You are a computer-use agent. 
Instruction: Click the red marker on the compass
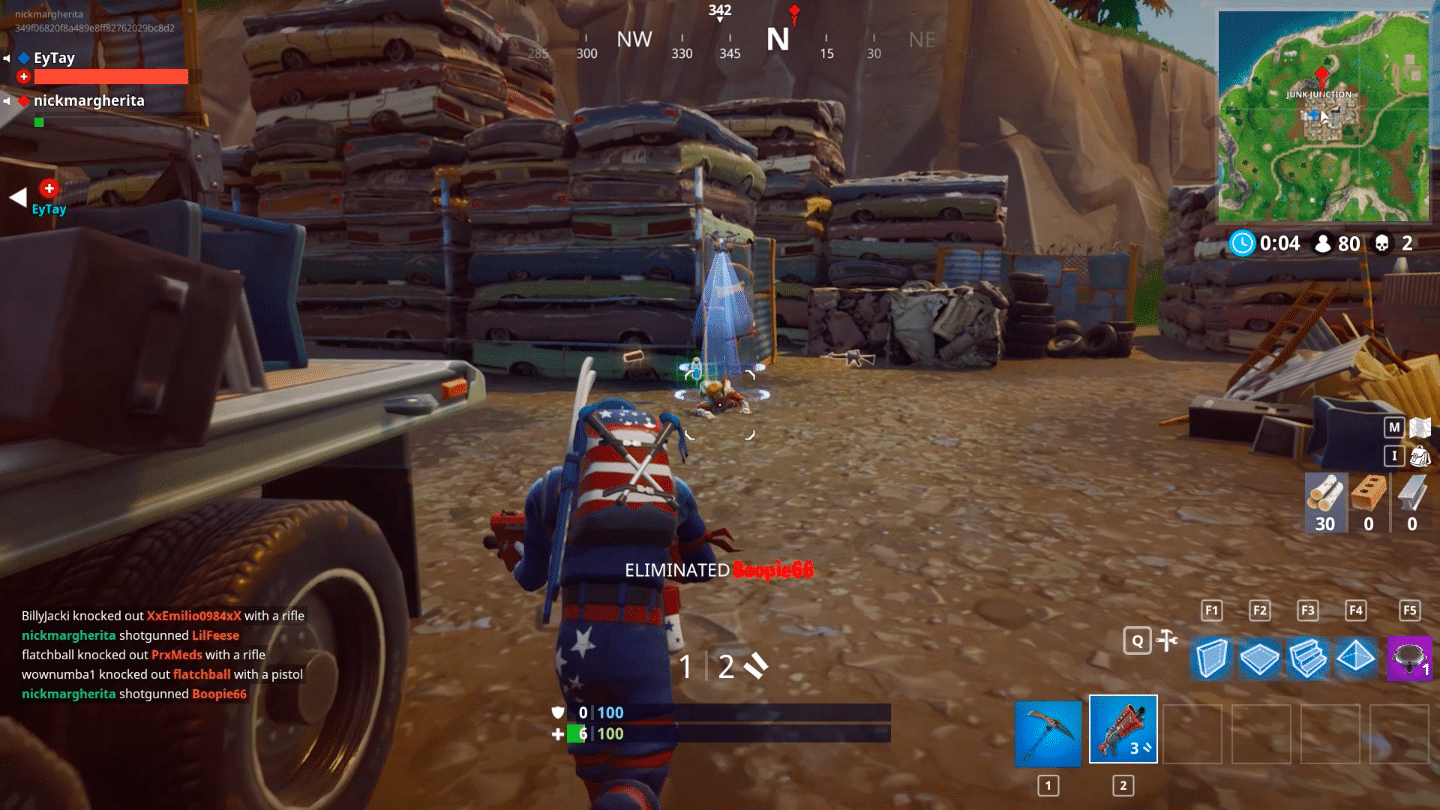tap(794, 14)
